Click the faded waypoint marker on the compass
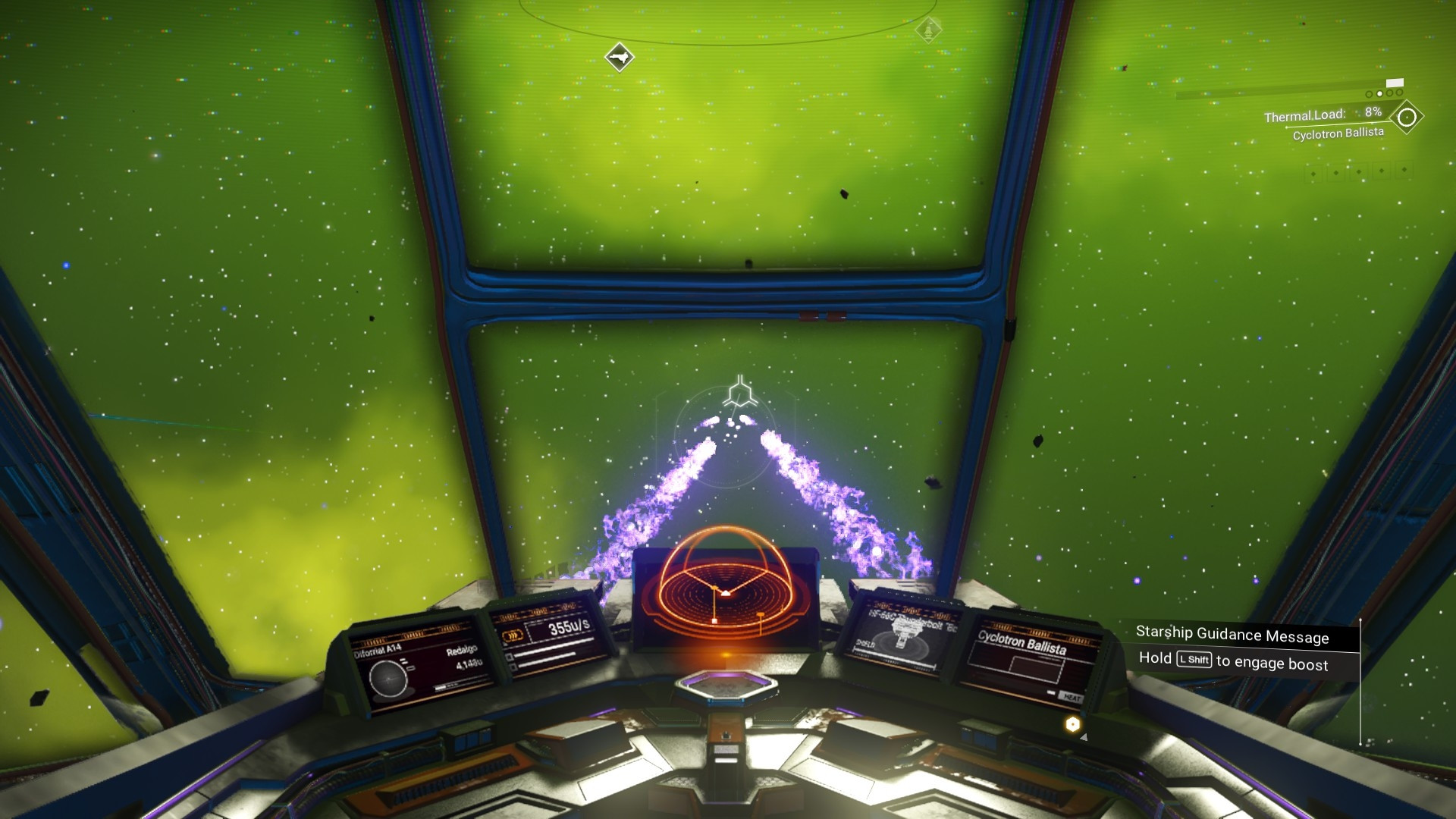 [928, 30]
